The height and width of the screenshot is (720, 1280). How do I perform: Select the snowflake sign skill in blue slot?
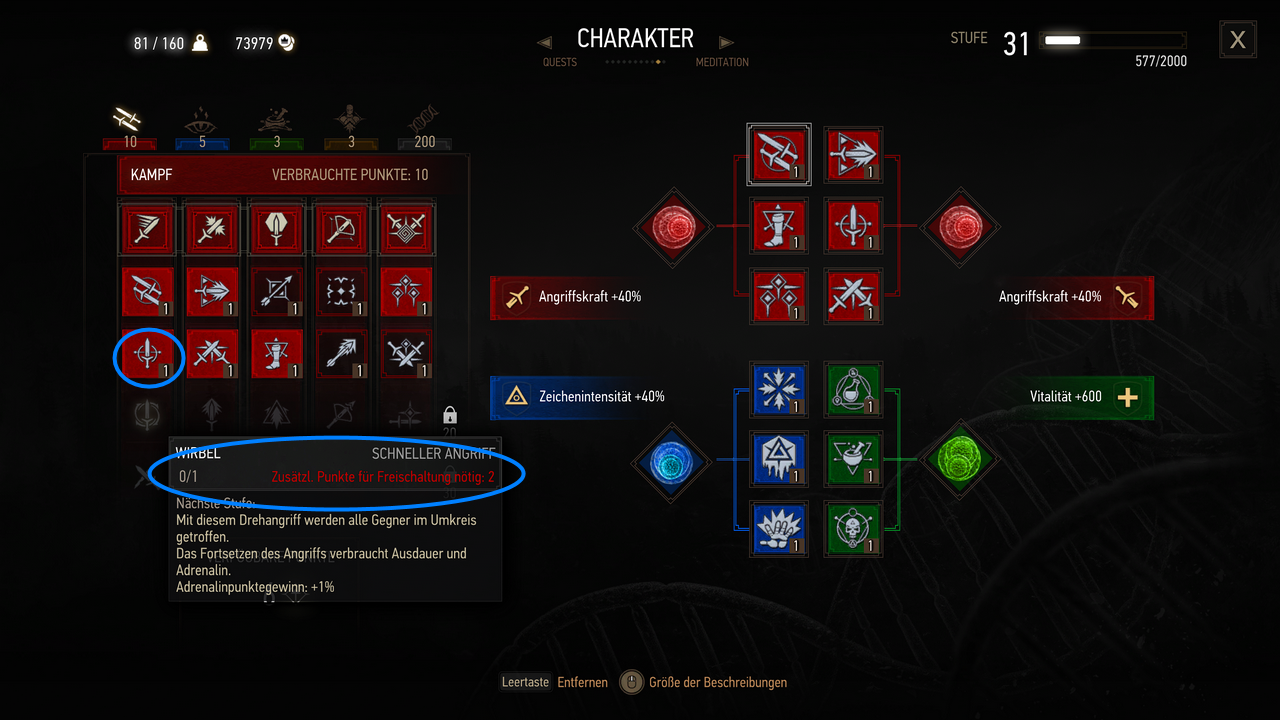point(779,390)
